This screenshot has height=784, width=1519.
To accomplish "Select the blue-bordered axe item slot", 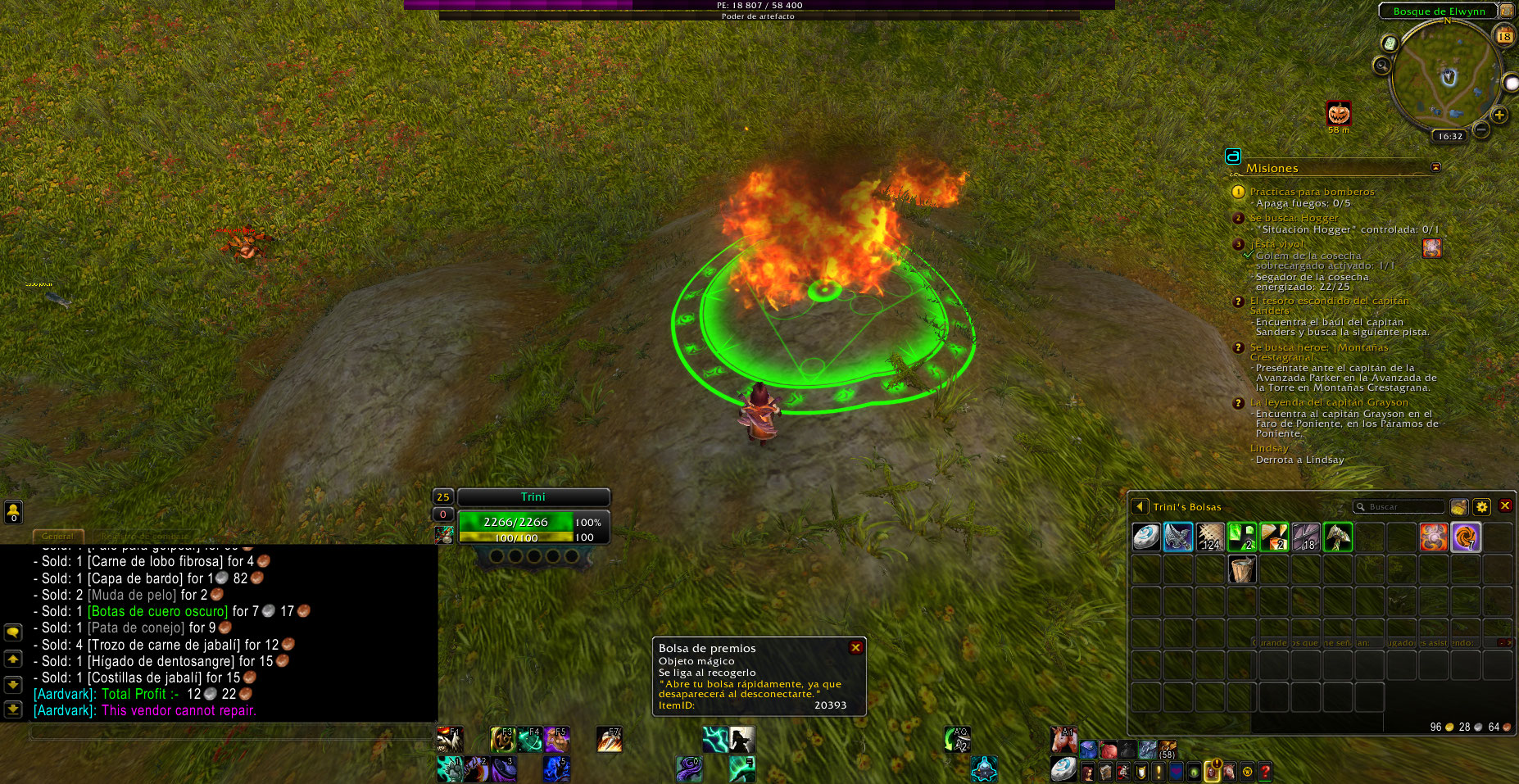I will click(1178, 537).
